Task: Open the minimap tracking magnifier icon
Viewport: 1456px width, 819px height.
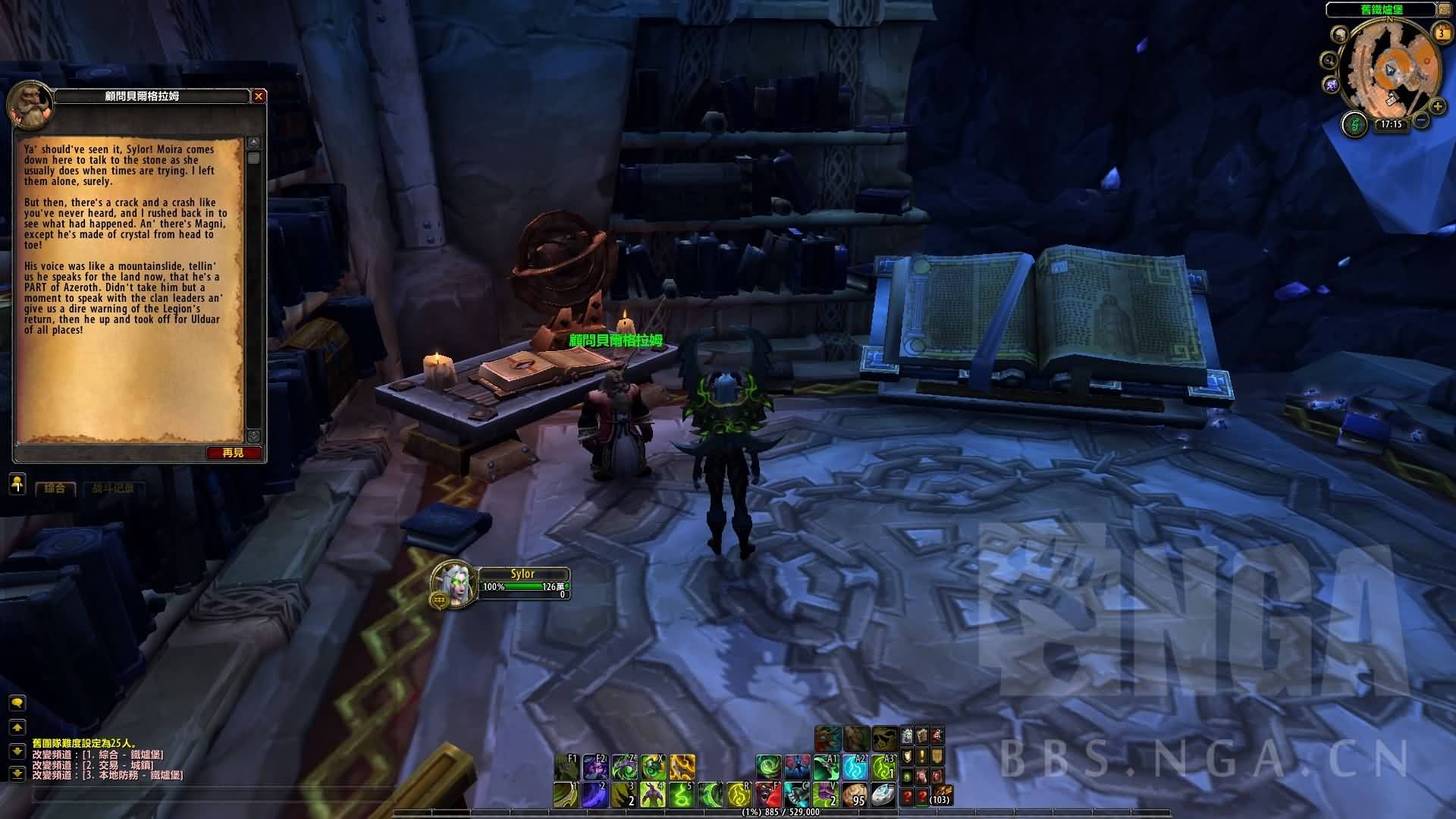Action: pyautogui.click(x=1329, y=60)
